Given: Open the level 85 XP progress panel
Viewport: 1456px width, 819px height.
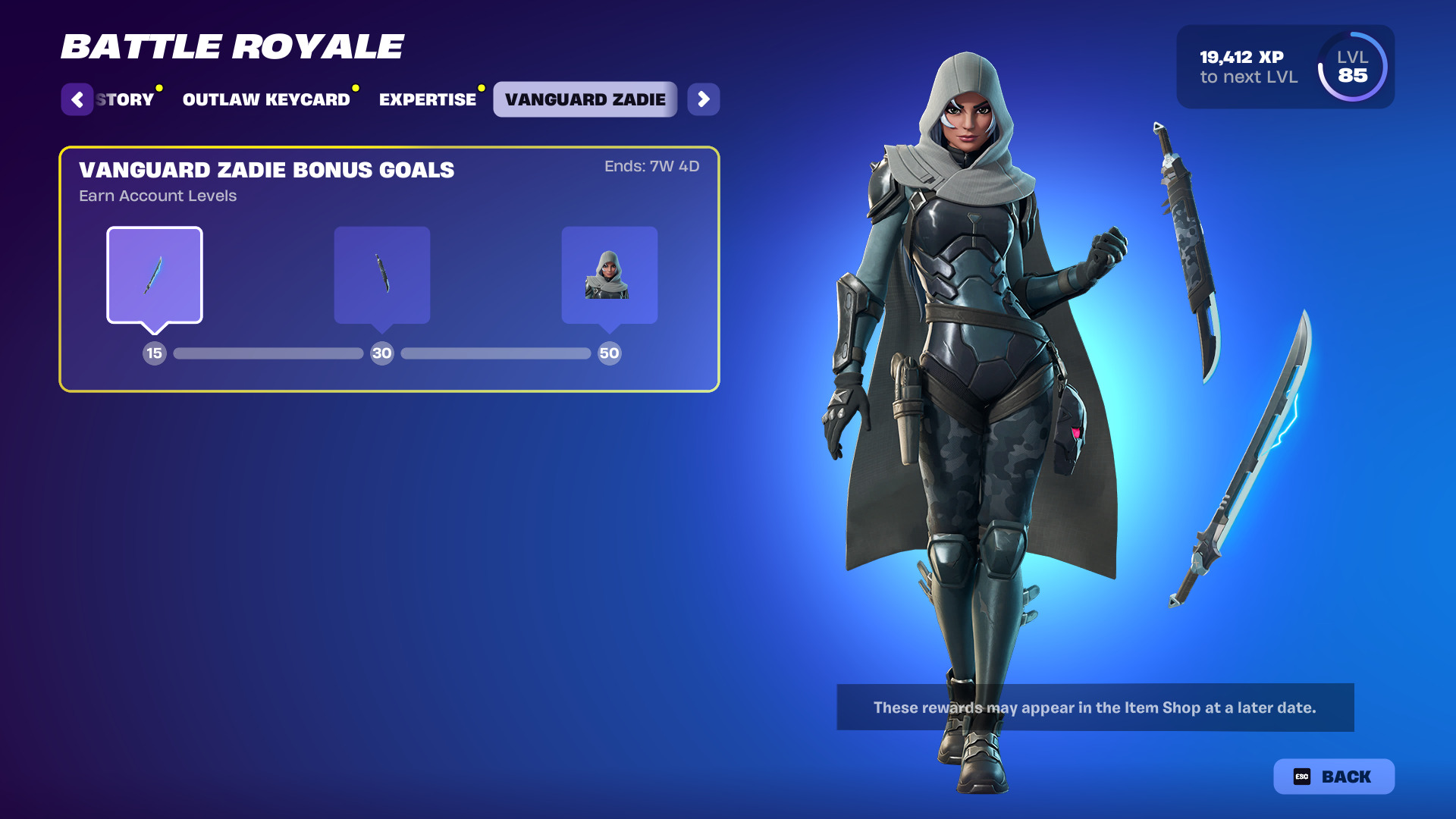Looking at the screenshot, I should pyautogui.click(x=1285, y=67).
